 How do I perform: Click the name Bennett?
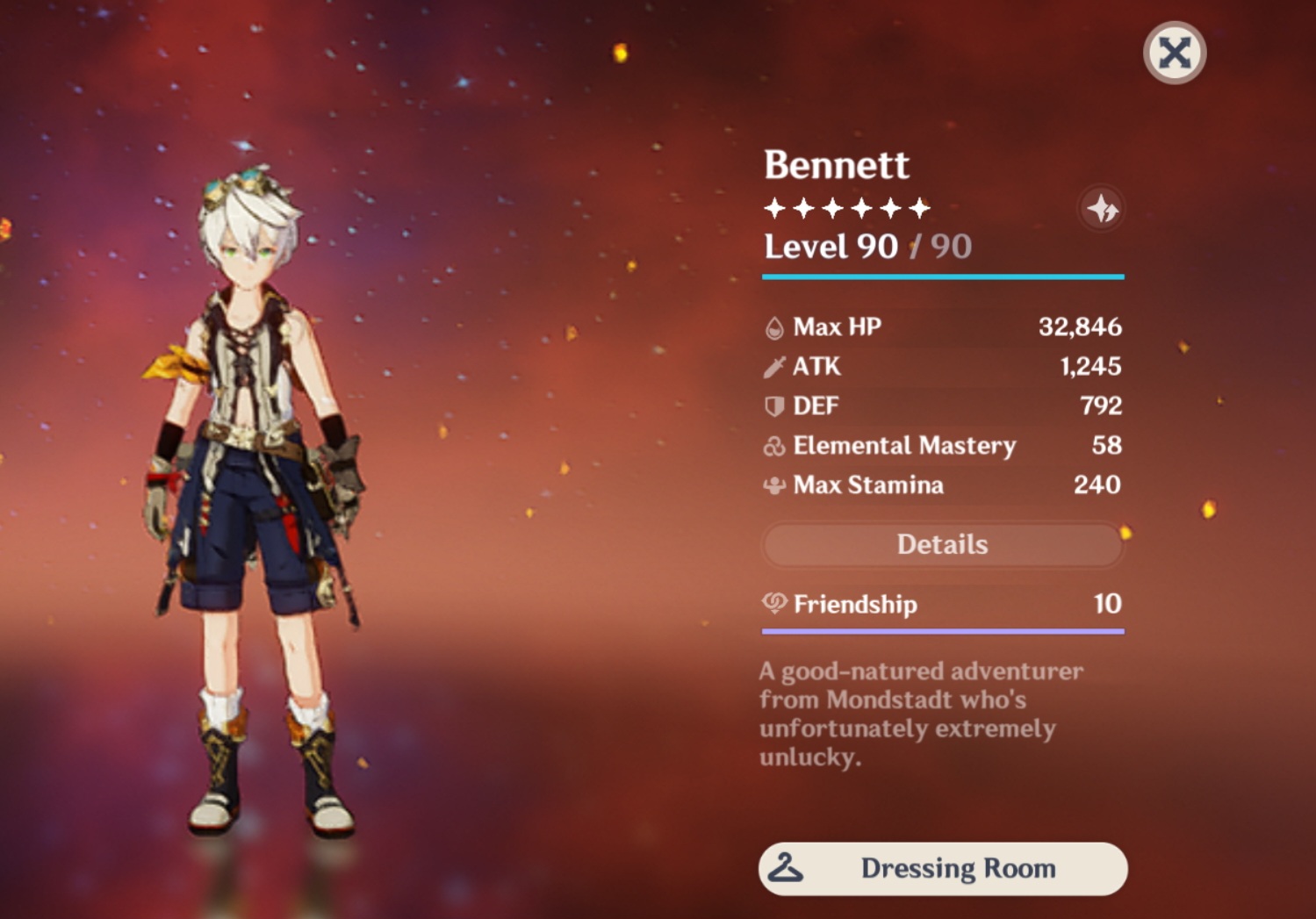[x=836, y=165]
